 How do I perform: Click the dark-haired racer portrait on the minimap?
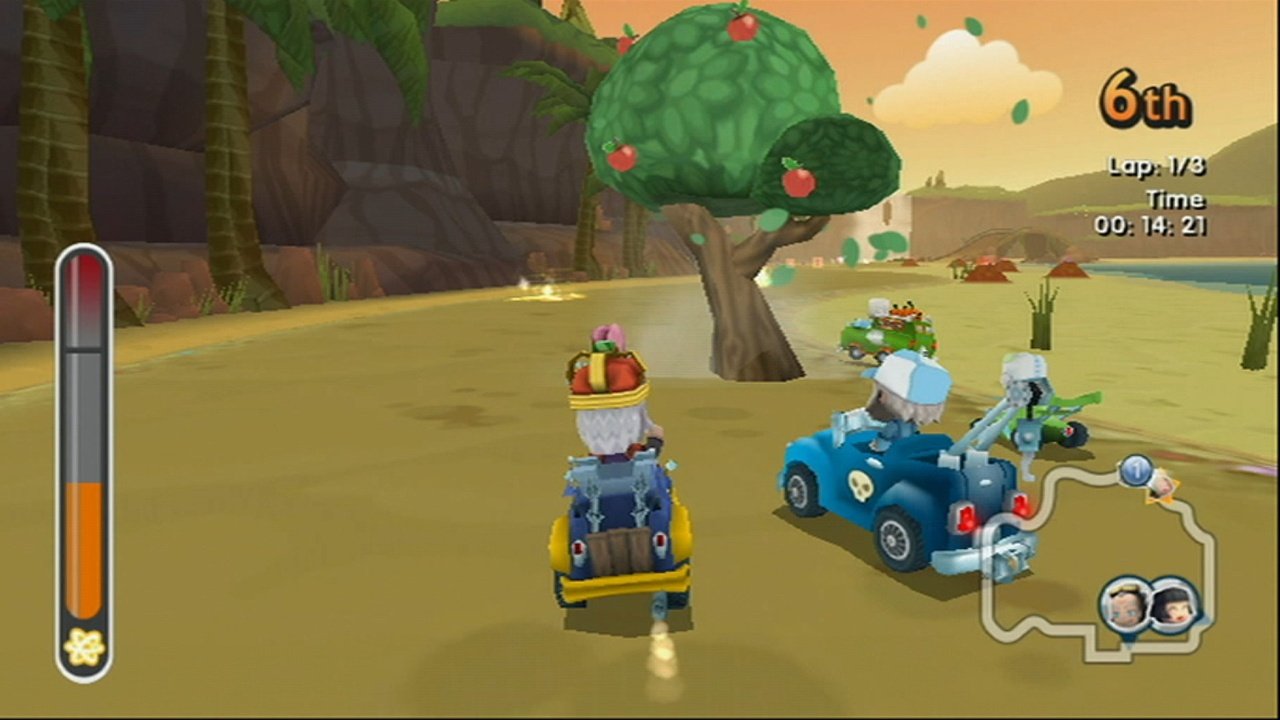tap(1172, 605)
